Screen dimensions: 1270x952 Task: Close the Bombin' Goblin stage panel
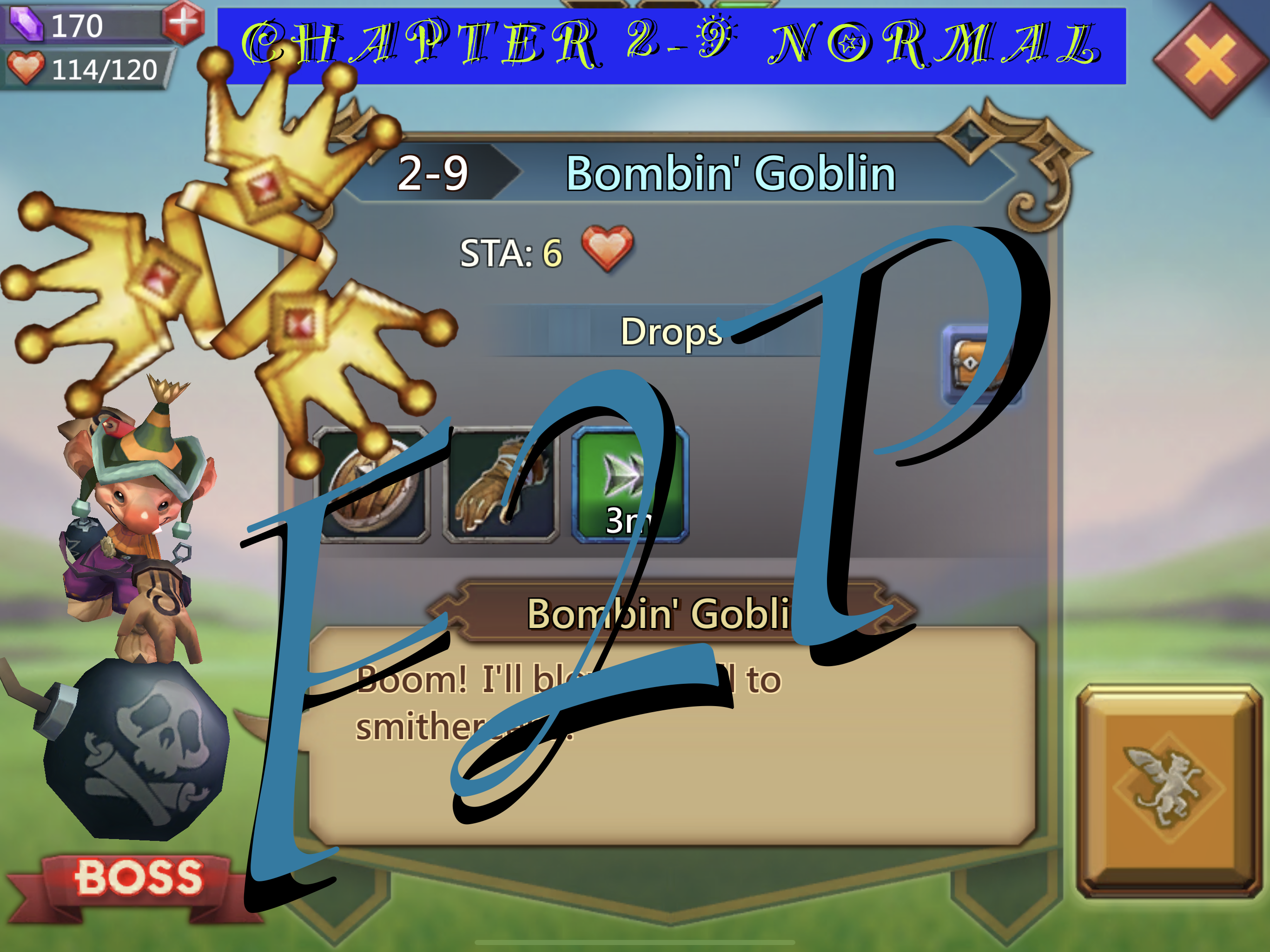point(1210,59)
